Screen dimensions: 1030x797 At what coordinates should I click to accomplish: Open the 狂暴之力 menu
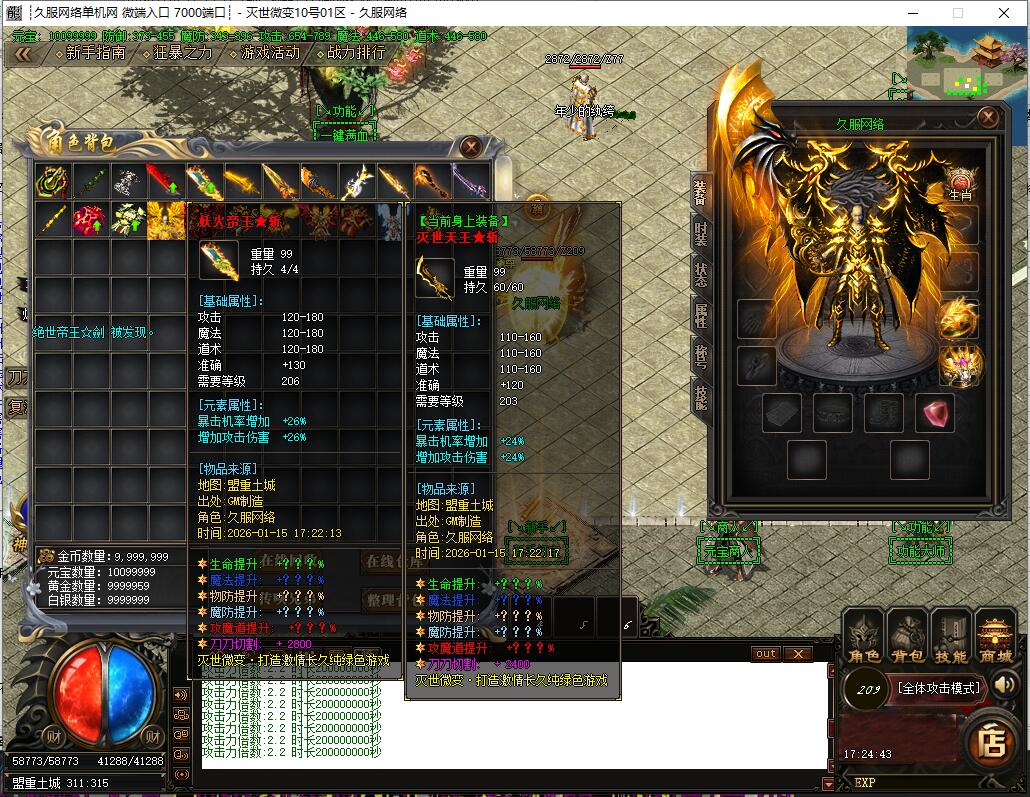coord(182,53)
